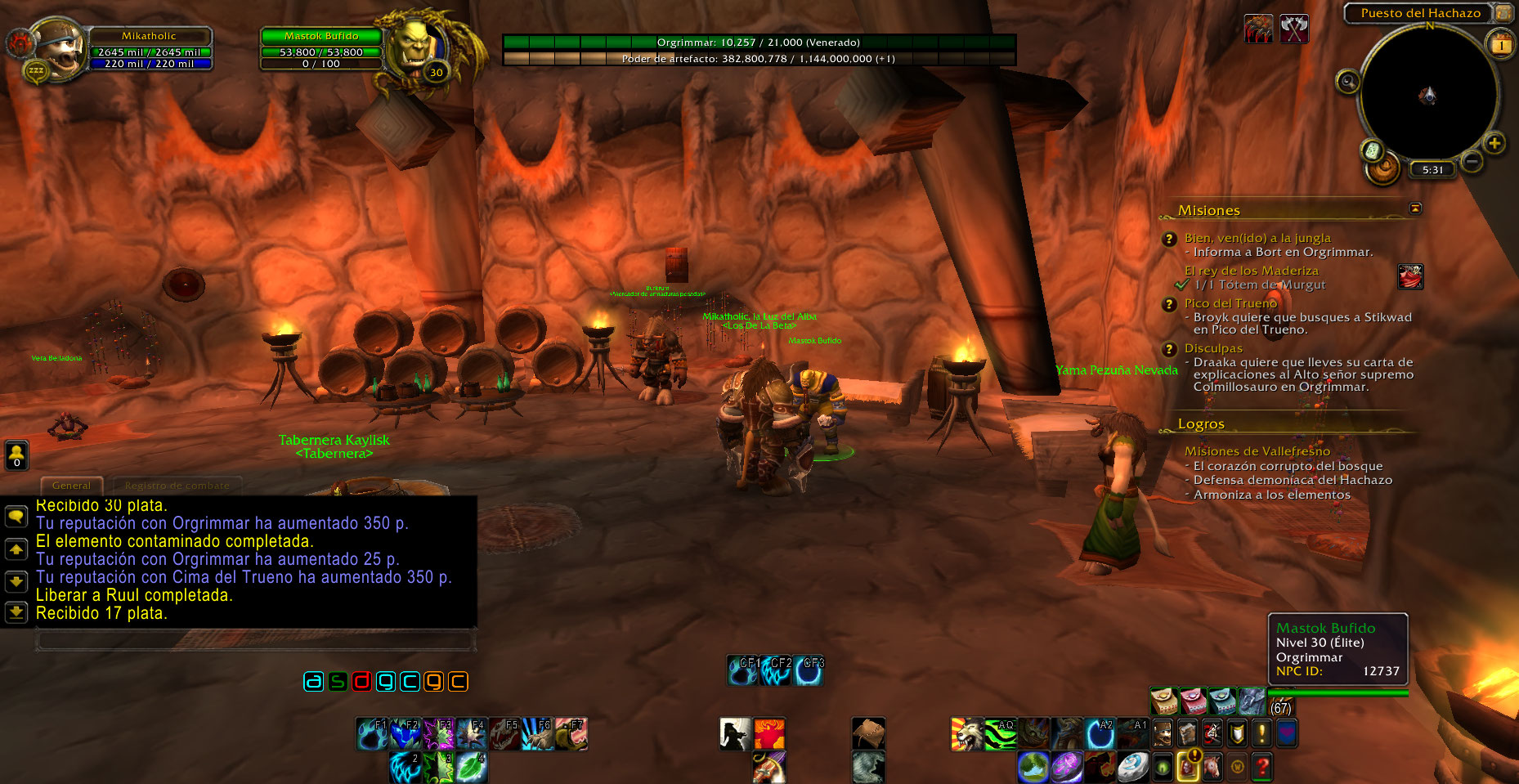Switch to the General chat tab
Viewport: 1519px width, 784px height.
72,486
